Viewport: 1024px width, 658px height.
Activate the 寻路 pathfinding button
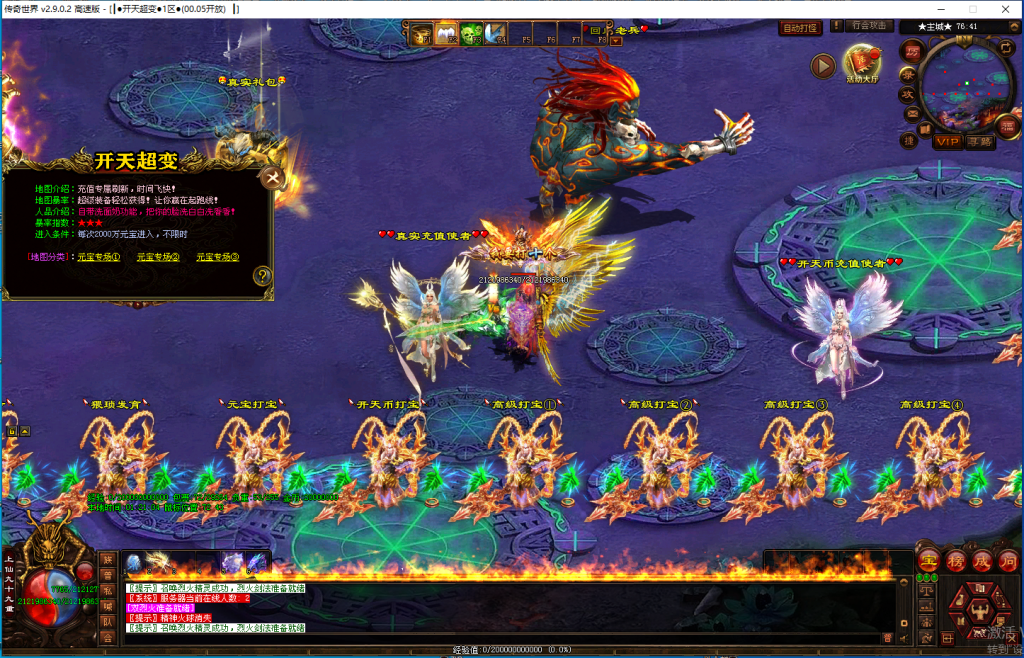981,142
